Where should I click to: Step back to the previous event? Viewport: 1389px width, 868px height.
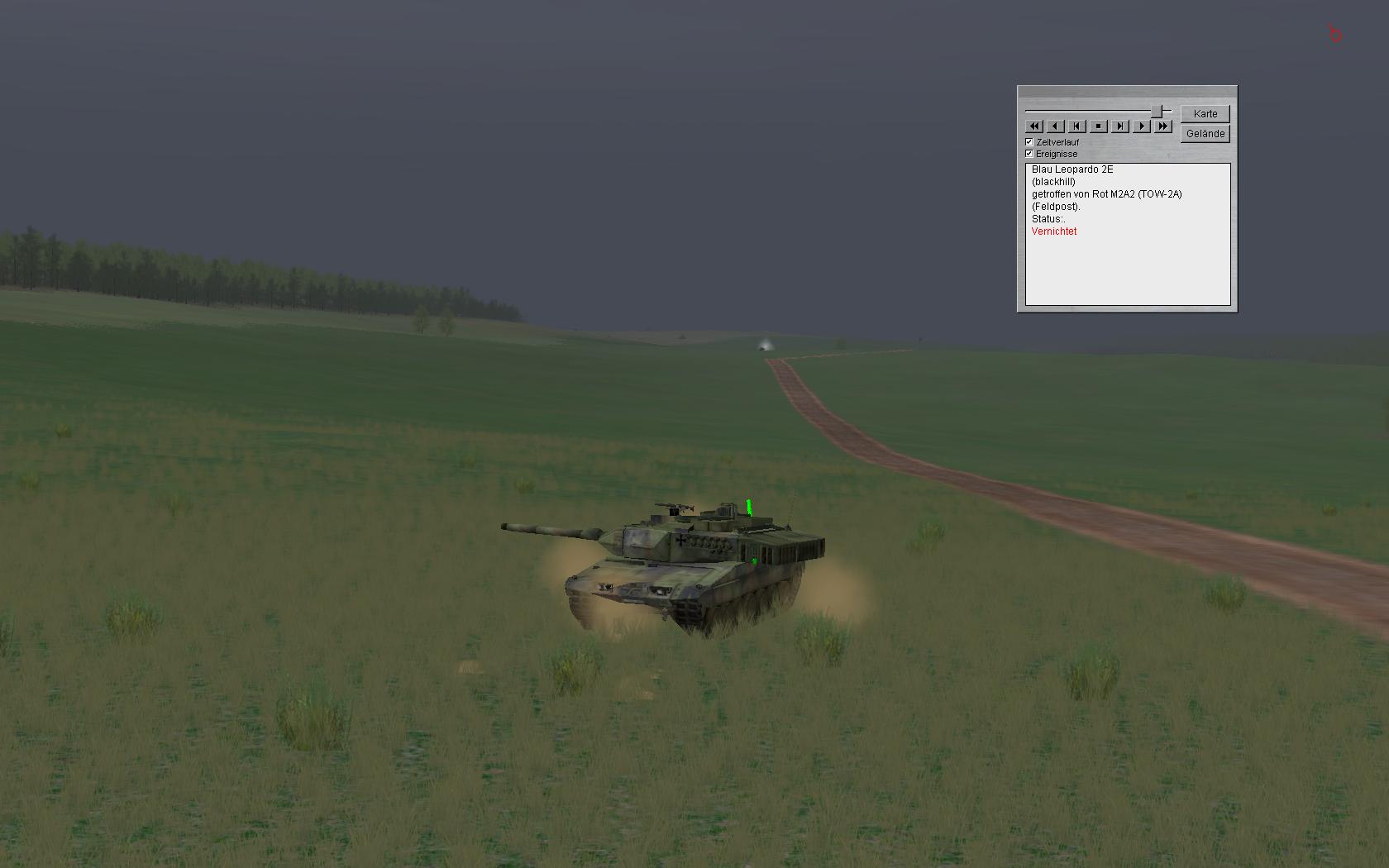(1077, 126)
